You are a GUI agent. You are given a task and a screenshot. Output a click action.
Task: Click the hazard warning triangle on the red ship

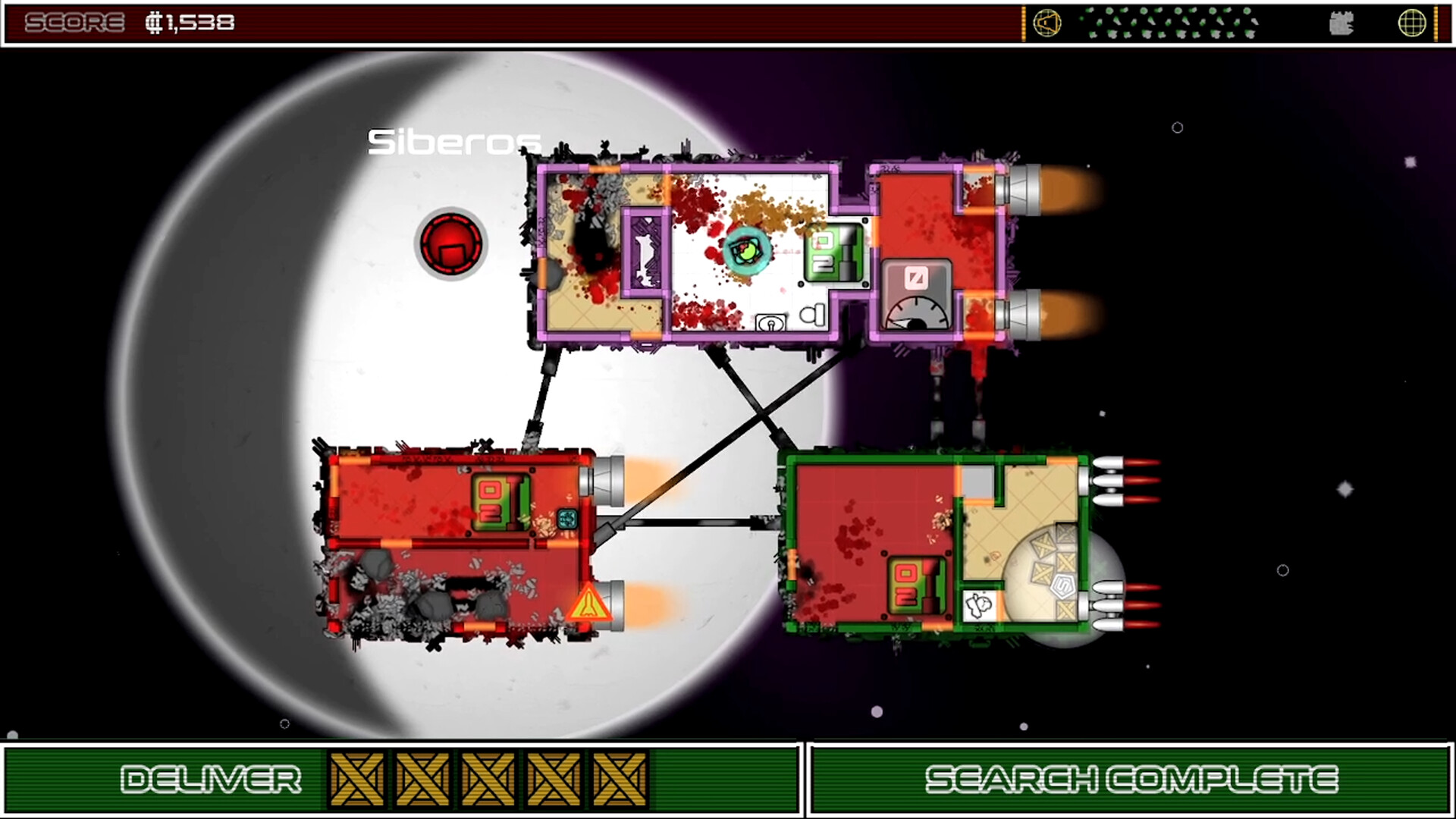(x=588, y=603)
